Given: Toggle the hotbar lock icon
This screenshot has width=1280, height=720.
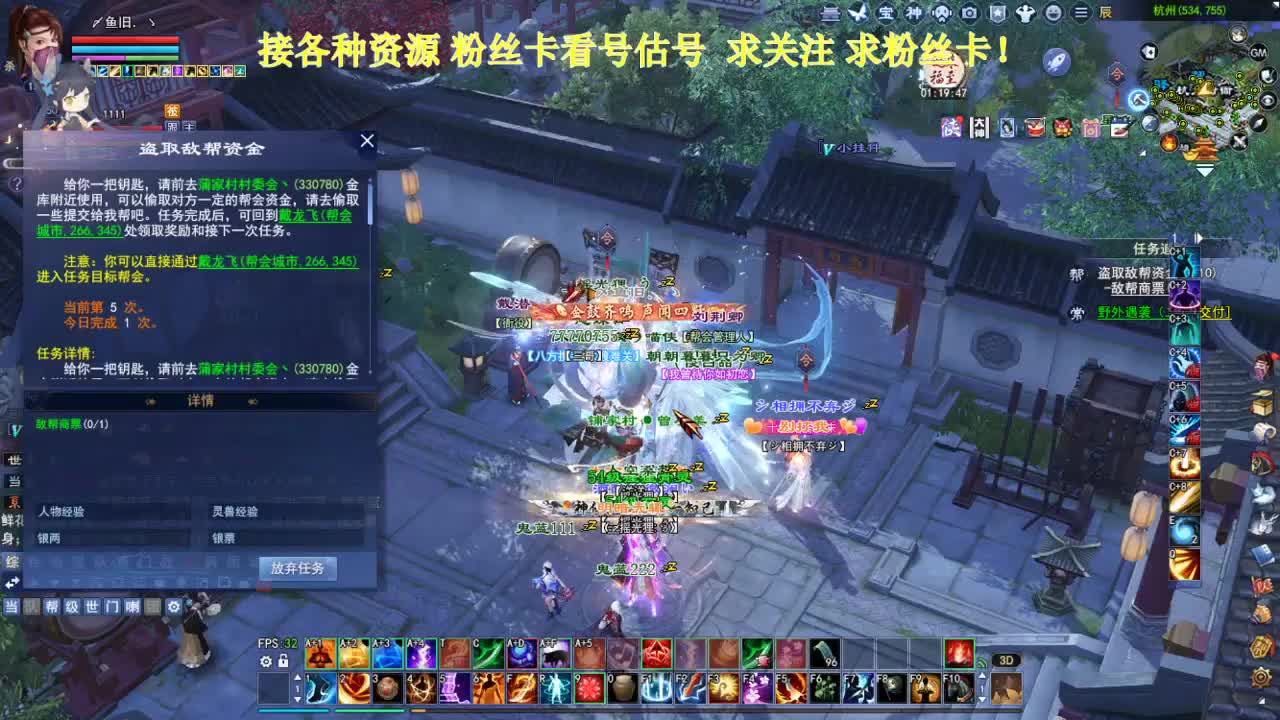Looking at the screenshot, I should (283, 661).
